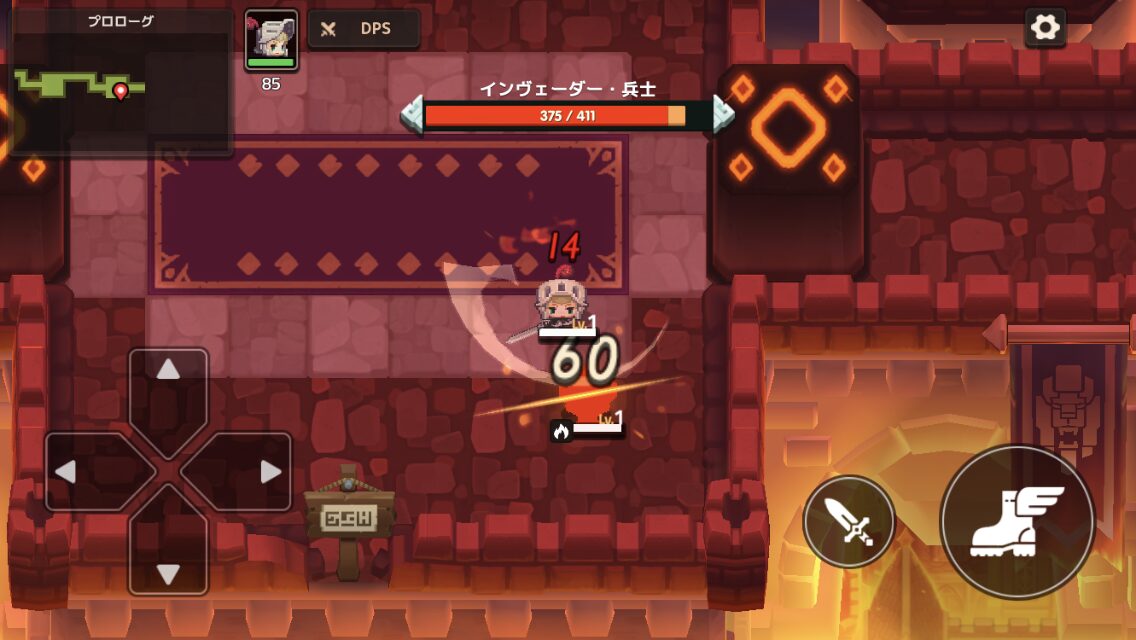Tap the sword attack button
This screenshot has height=640, width=1136.
coord(849,521)
